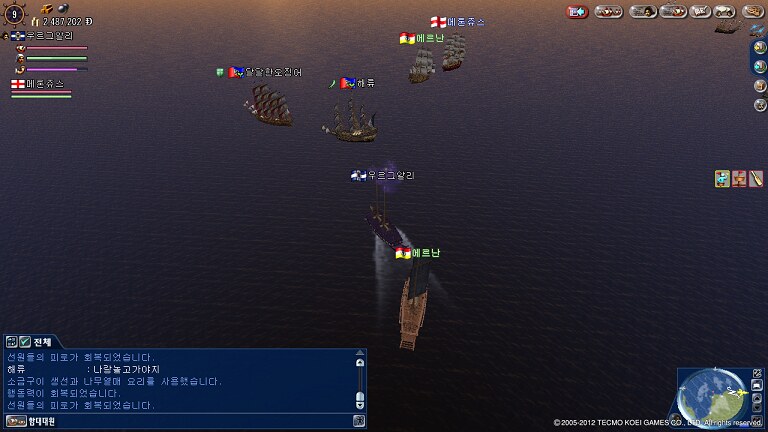Toggle the green checkmark chat filter
Viewport: 768px width, 432px height.
click(x=25, y=341)
